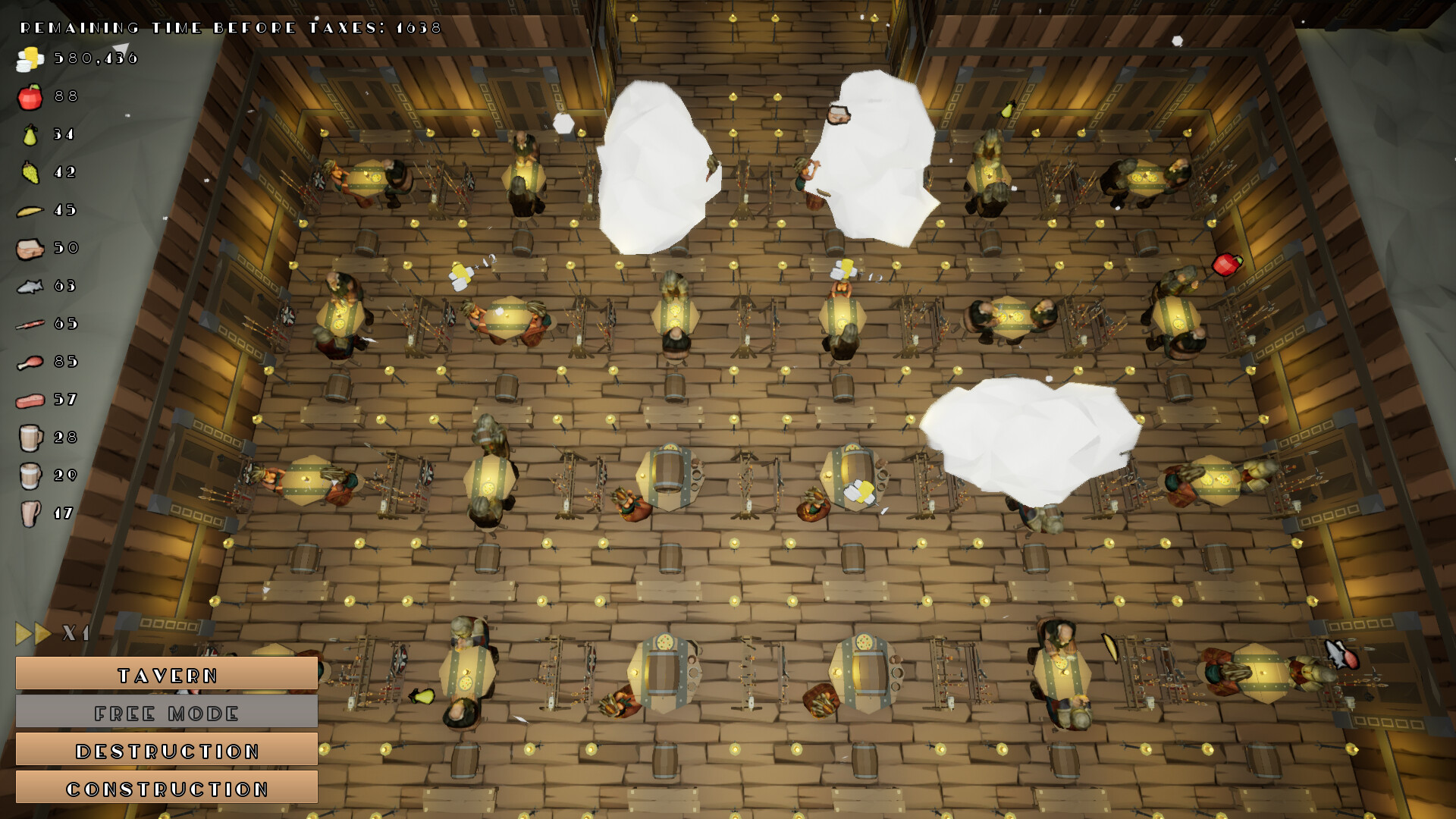Open the Construction menu
Viewport: 1456px width, 819px height.
pos(167,788)
